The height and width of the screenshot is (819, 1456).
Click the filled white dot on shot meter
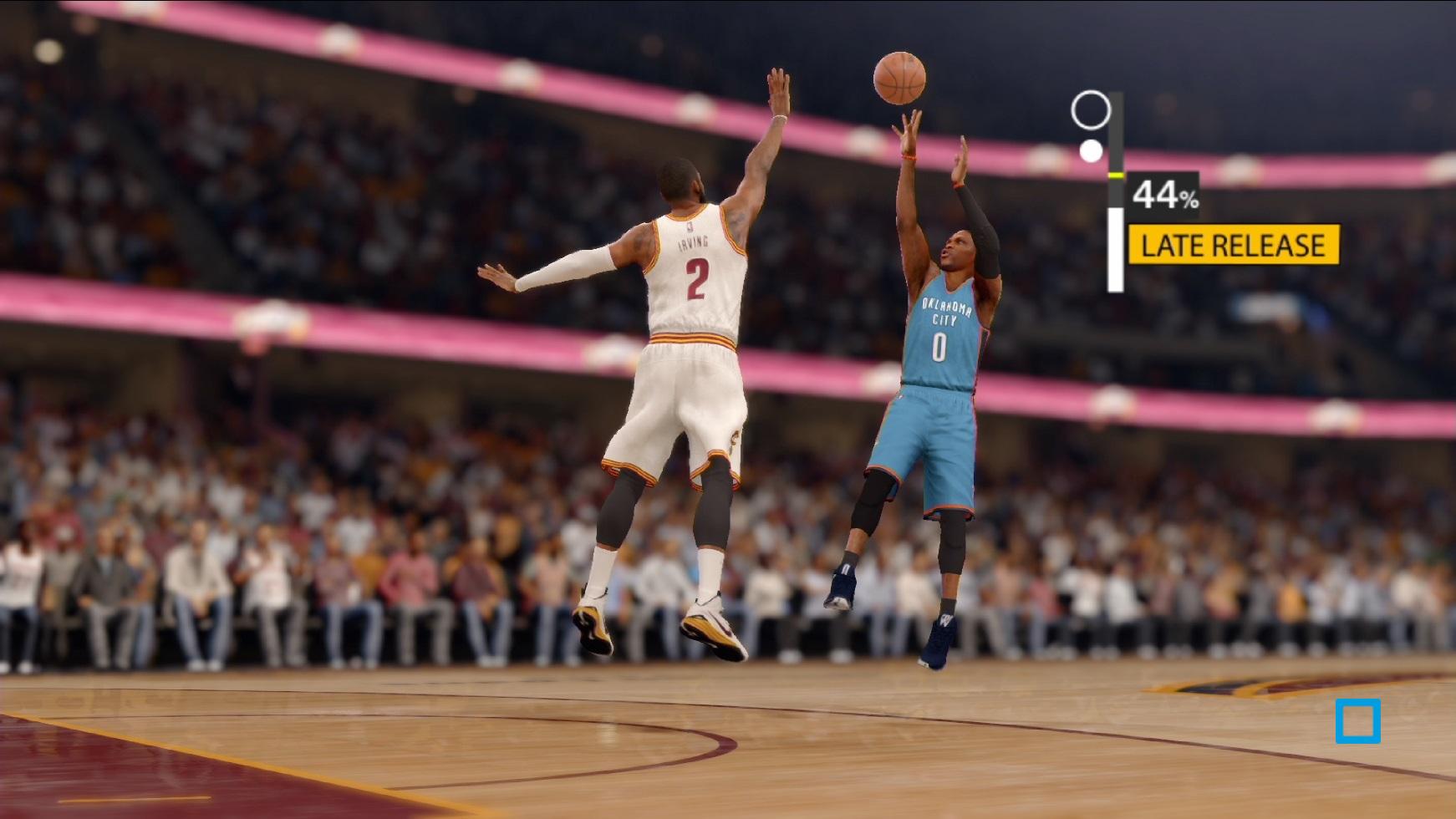[1089, 153]
